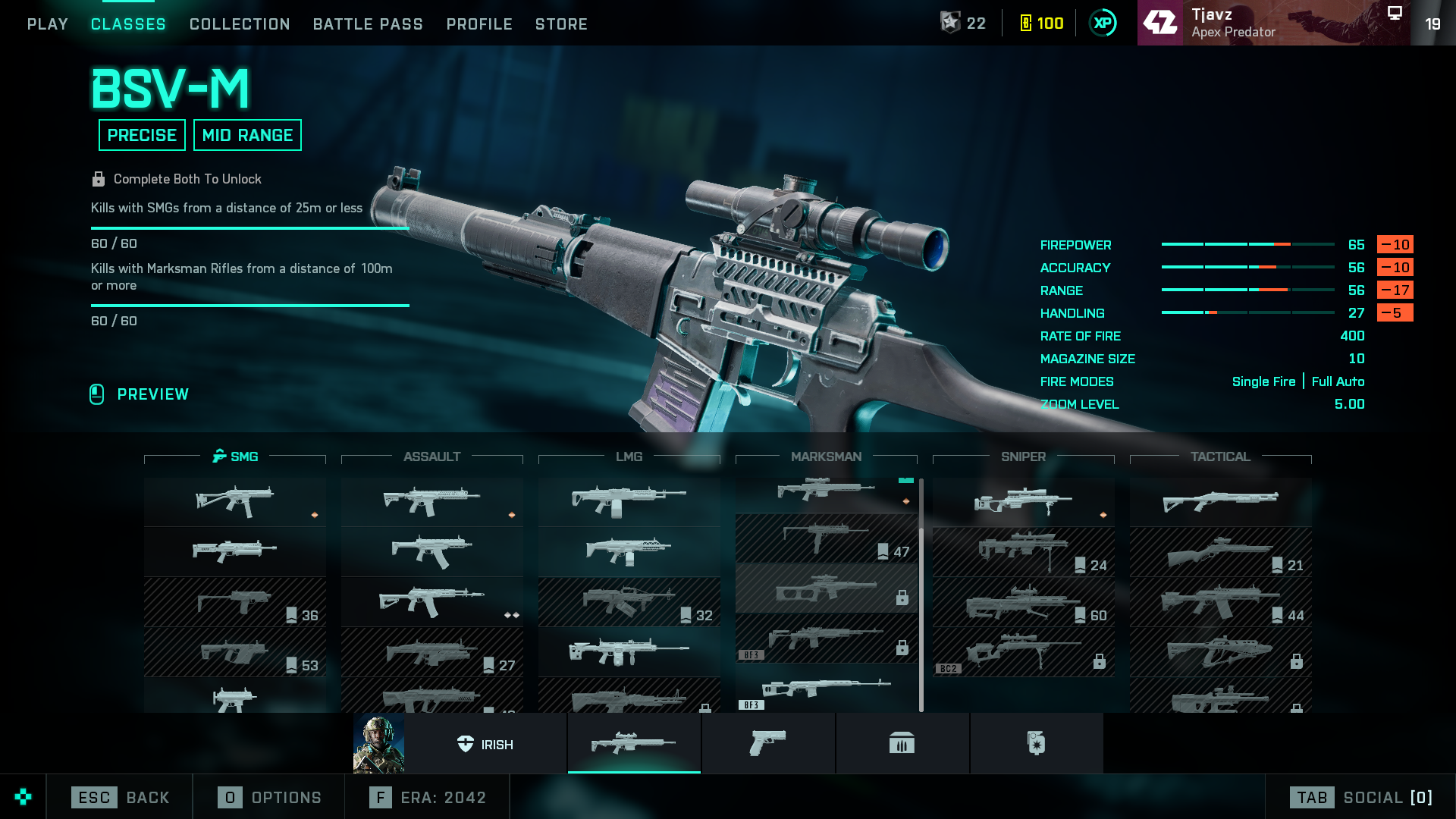
Task: Click the Back button
Action: click(121, 798)
